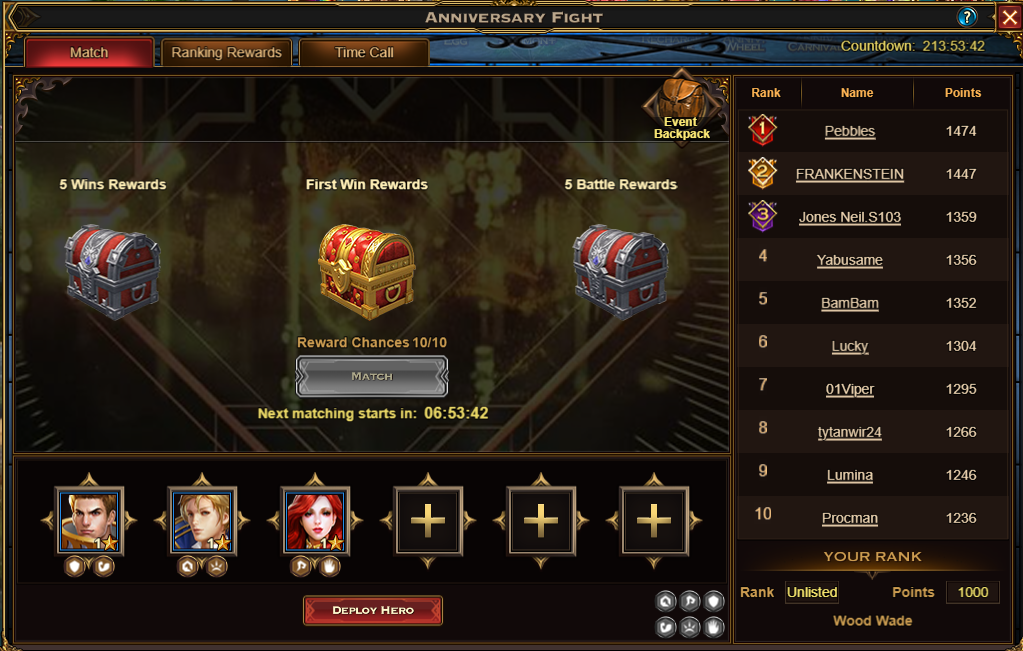1023x651 pixels.
Task: Select player Lumina in the ranking
Action: coord(849,475)
